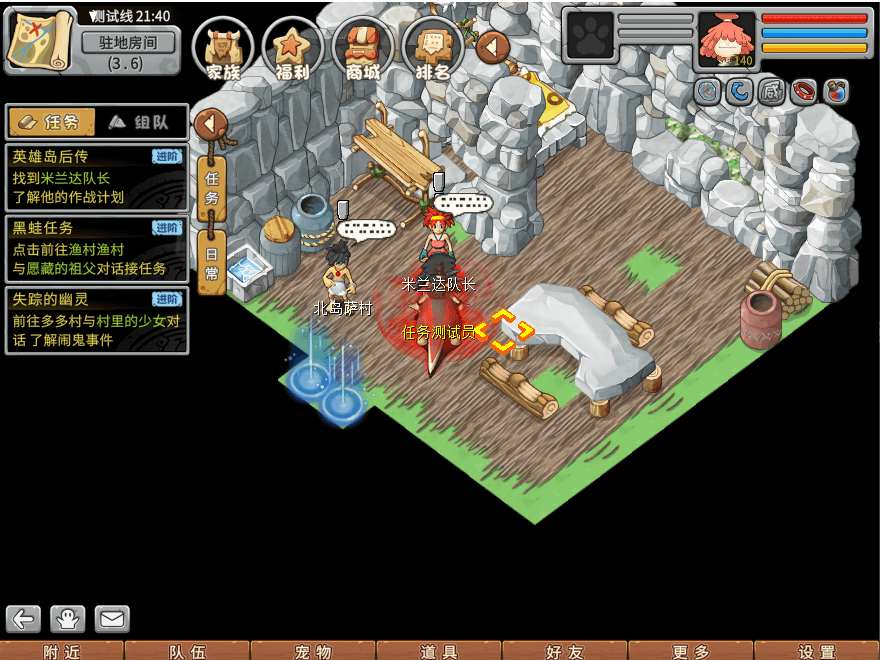The height and width of the screenshot is (660, 880).
Task: Click the player character portrait
Action: pyautogui.click(x=726, y=39)
